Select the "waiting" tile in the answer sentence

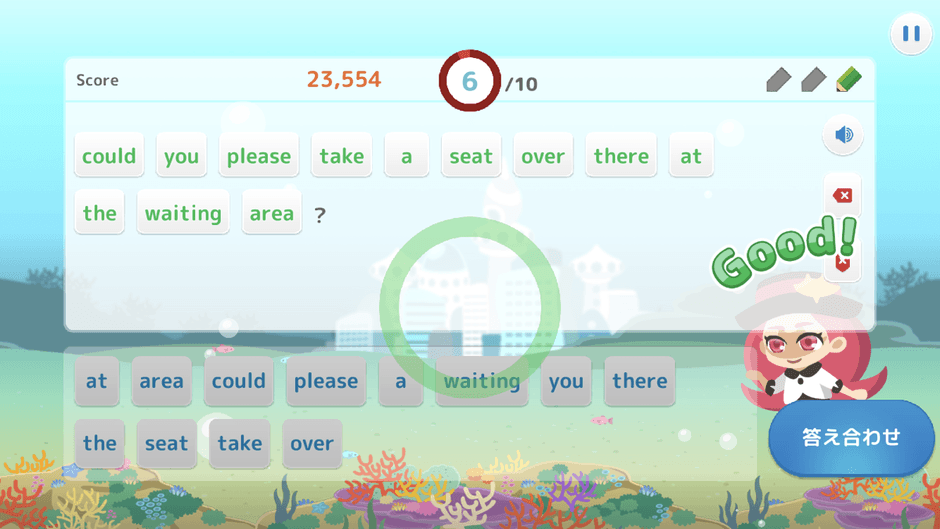click(183, 213)
